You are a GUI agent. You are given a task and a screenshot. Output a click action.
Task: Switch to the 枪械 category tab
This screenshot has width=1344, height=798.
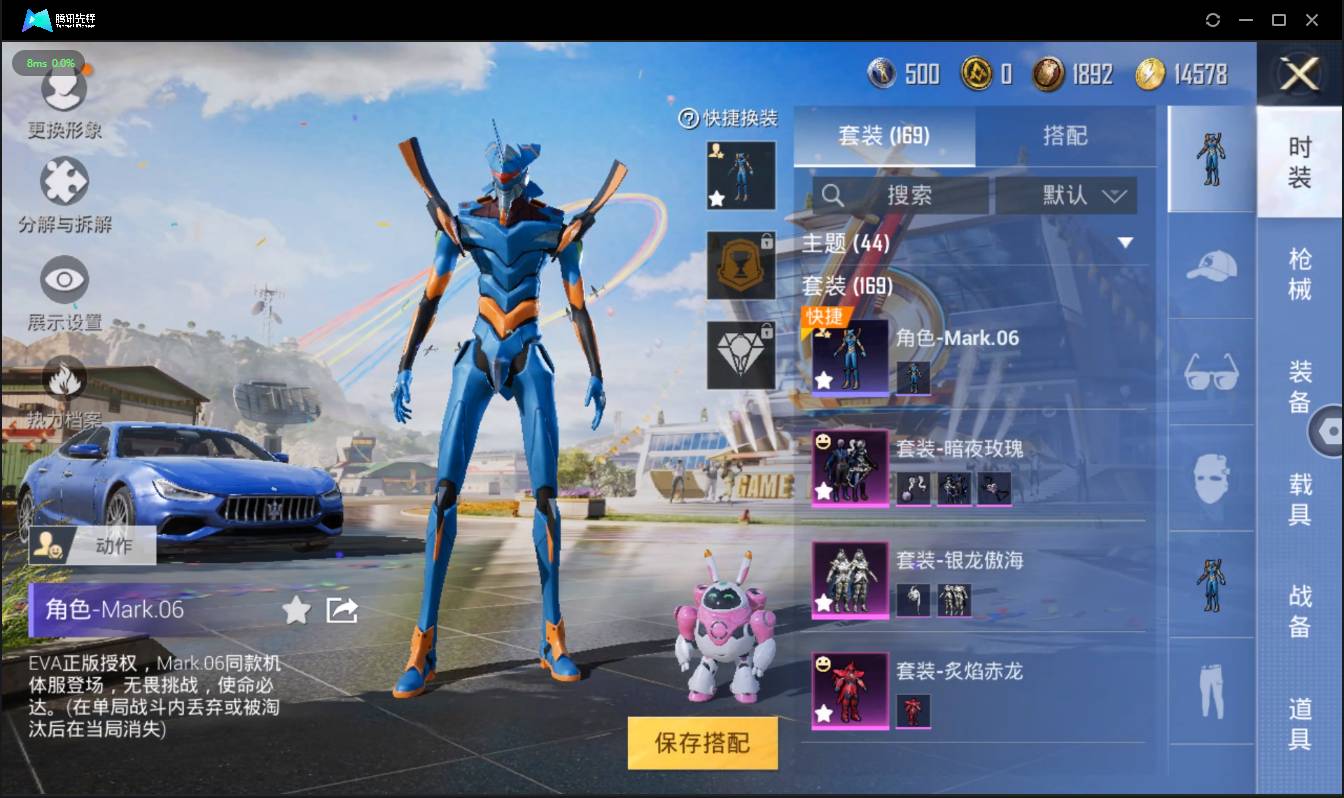pos(1299,273)
